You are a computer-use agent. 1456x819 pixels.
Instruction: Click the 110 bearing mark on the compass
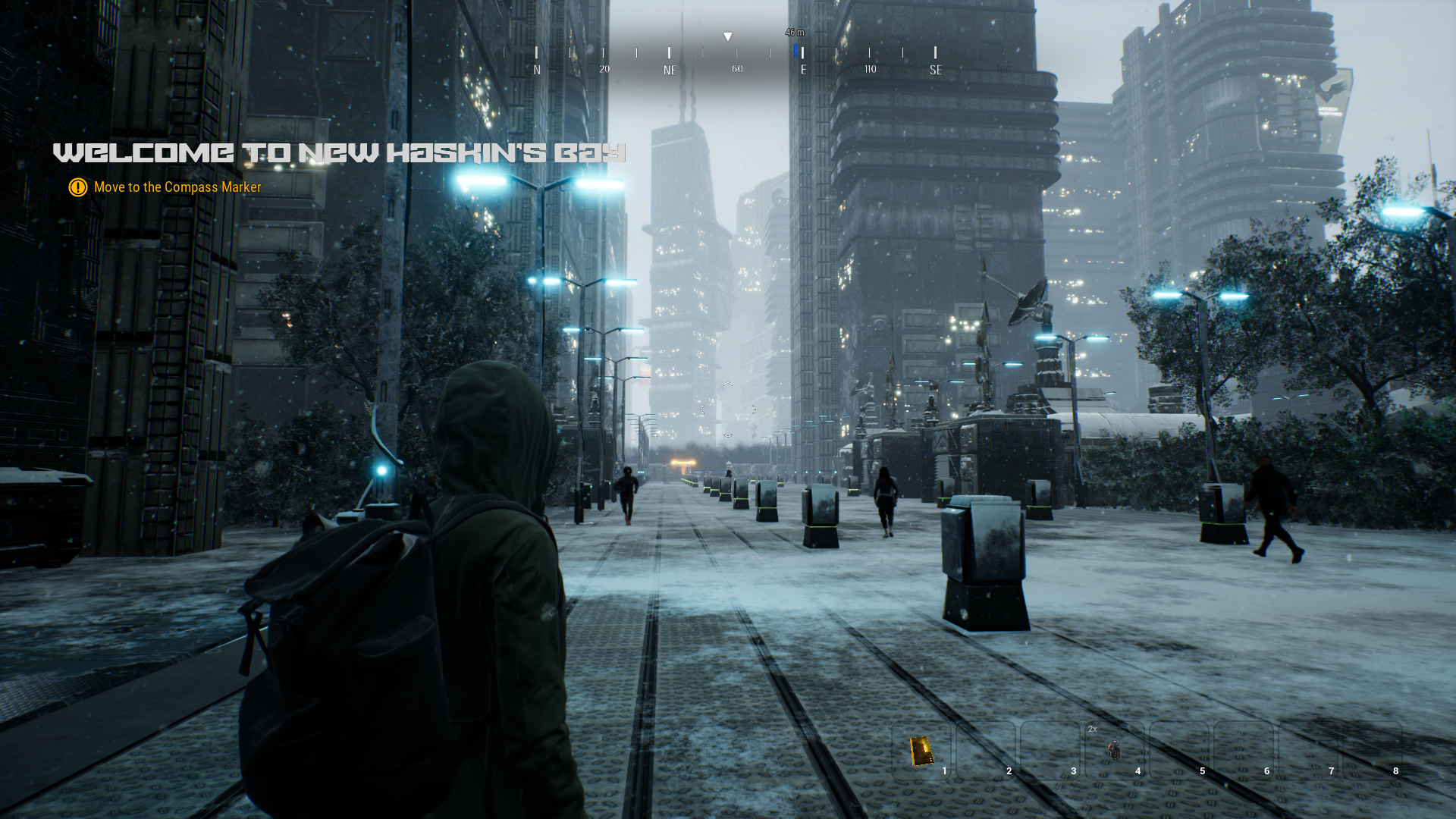[x=870, y=68]
